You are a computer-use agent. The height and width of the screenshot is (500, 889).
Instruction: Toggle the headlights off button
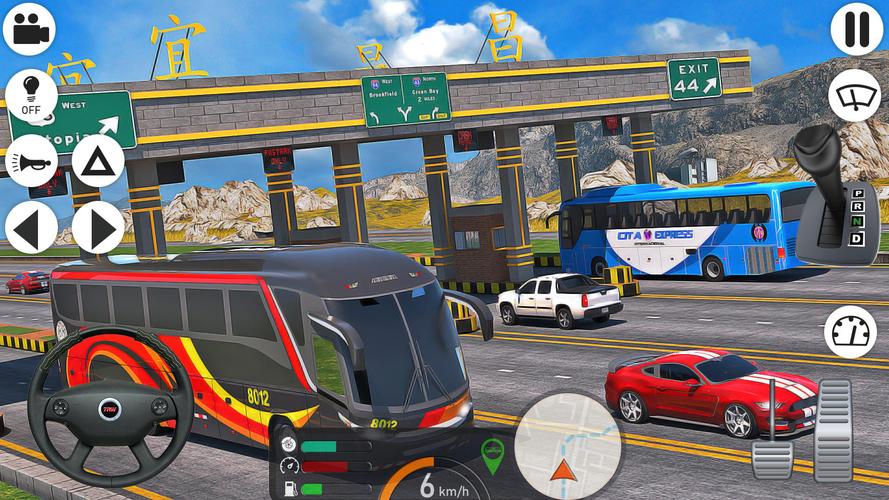[31, 95]
